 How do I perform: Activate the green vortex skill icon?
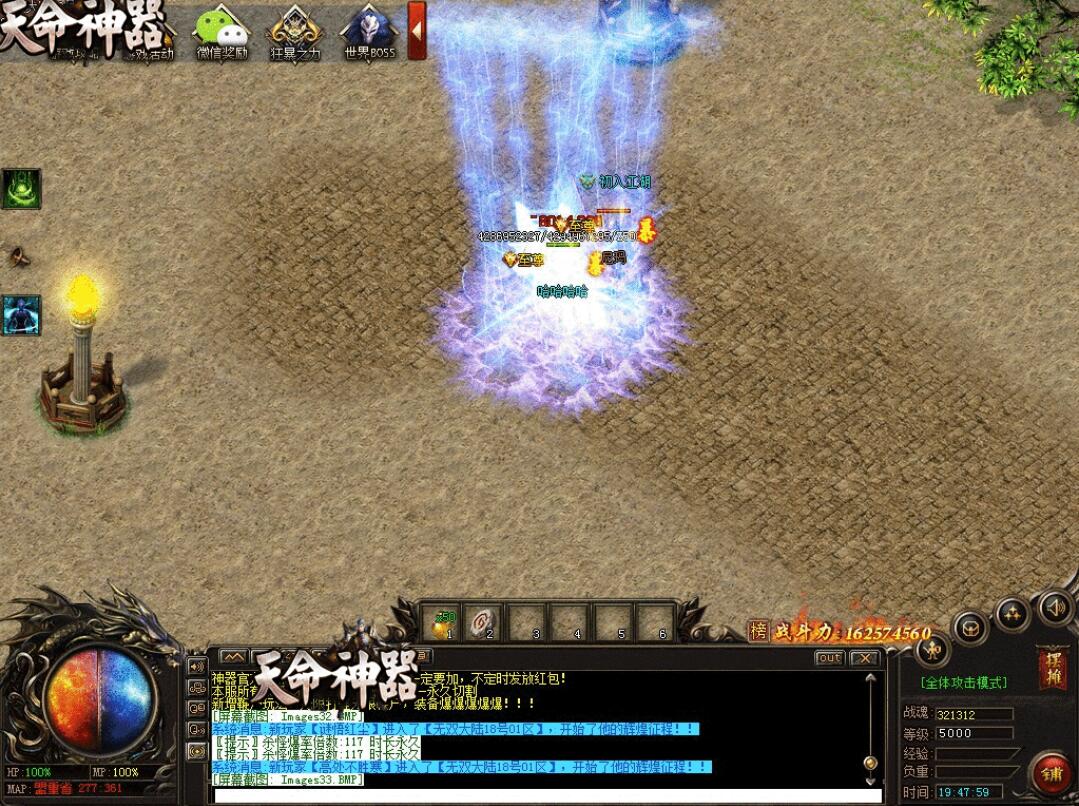point(21,188)
